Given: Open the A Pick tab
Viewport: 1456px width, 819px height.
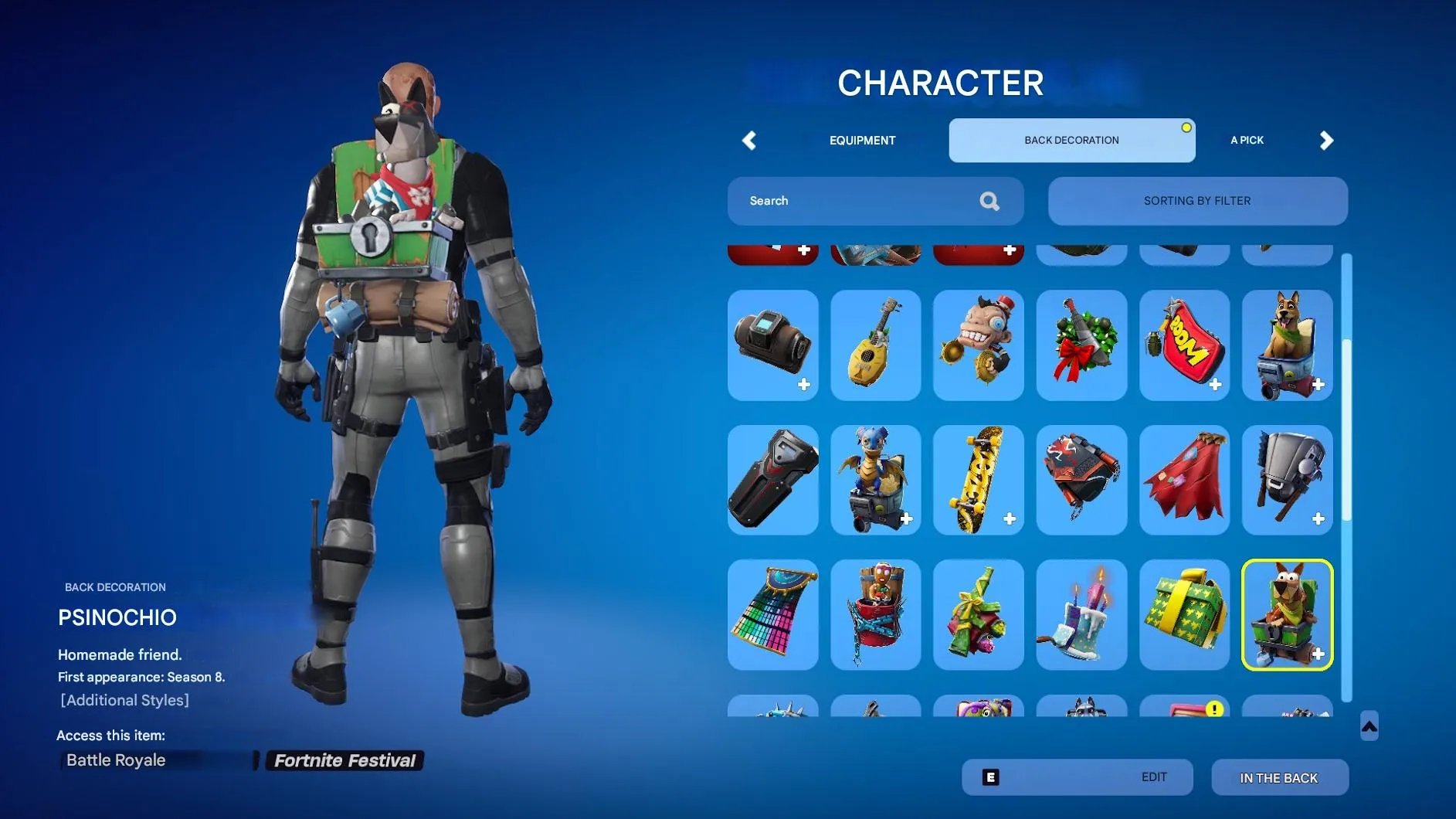Looking at the screenshot, I should point(1247,141).
